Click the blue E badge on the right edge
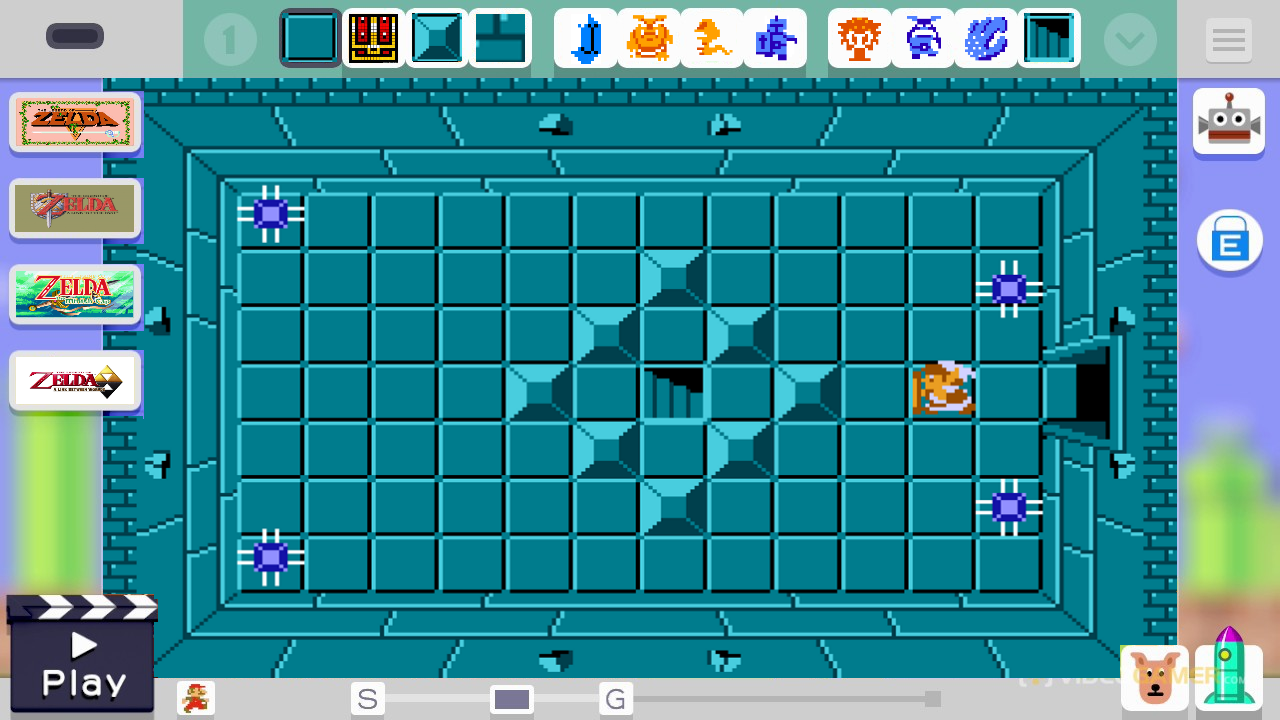The image size is (1280, 720). pyautogui.click(x=1230, y=241)
